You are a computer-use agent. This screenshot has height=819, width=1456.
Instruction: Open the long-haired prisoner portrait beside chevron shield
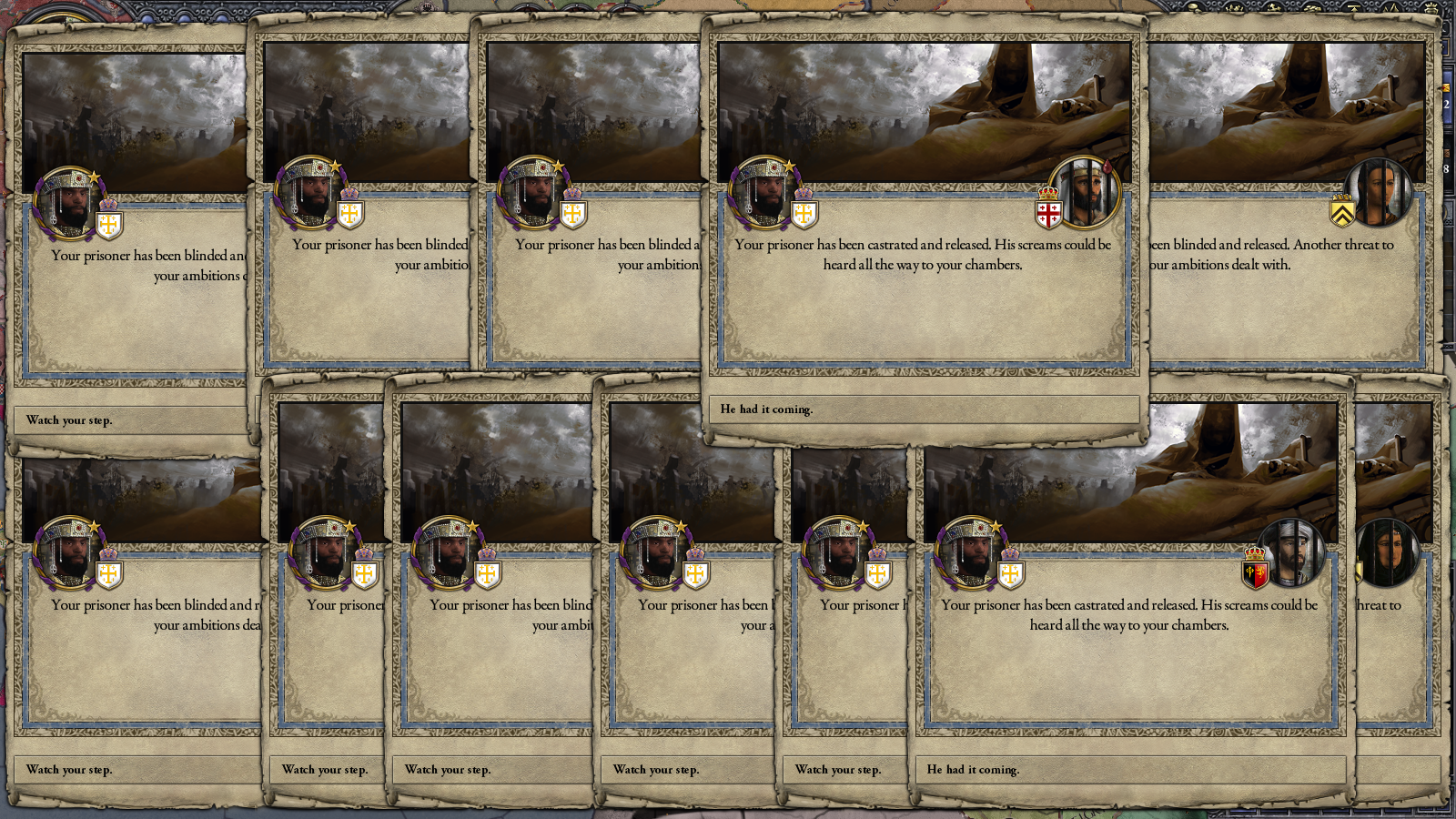[1378, 193]
